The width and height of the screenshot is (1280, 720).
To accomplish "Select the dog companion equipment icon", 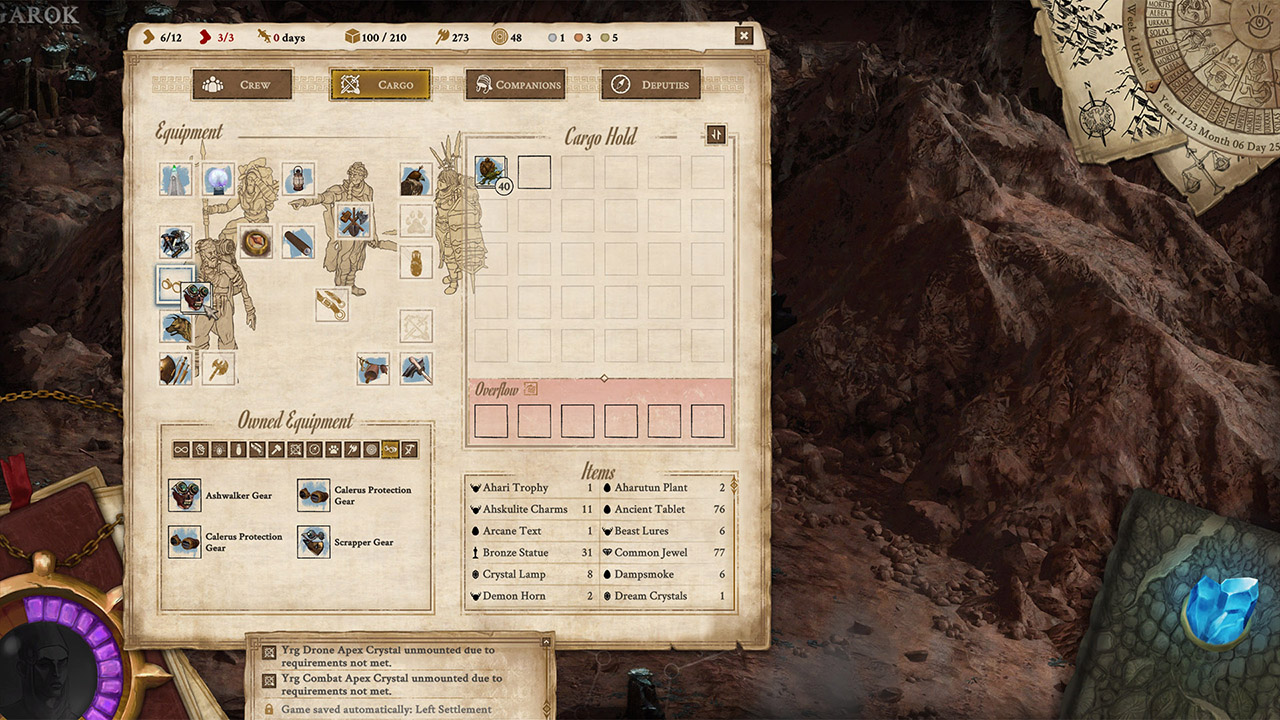I will (x=175, y=327).
